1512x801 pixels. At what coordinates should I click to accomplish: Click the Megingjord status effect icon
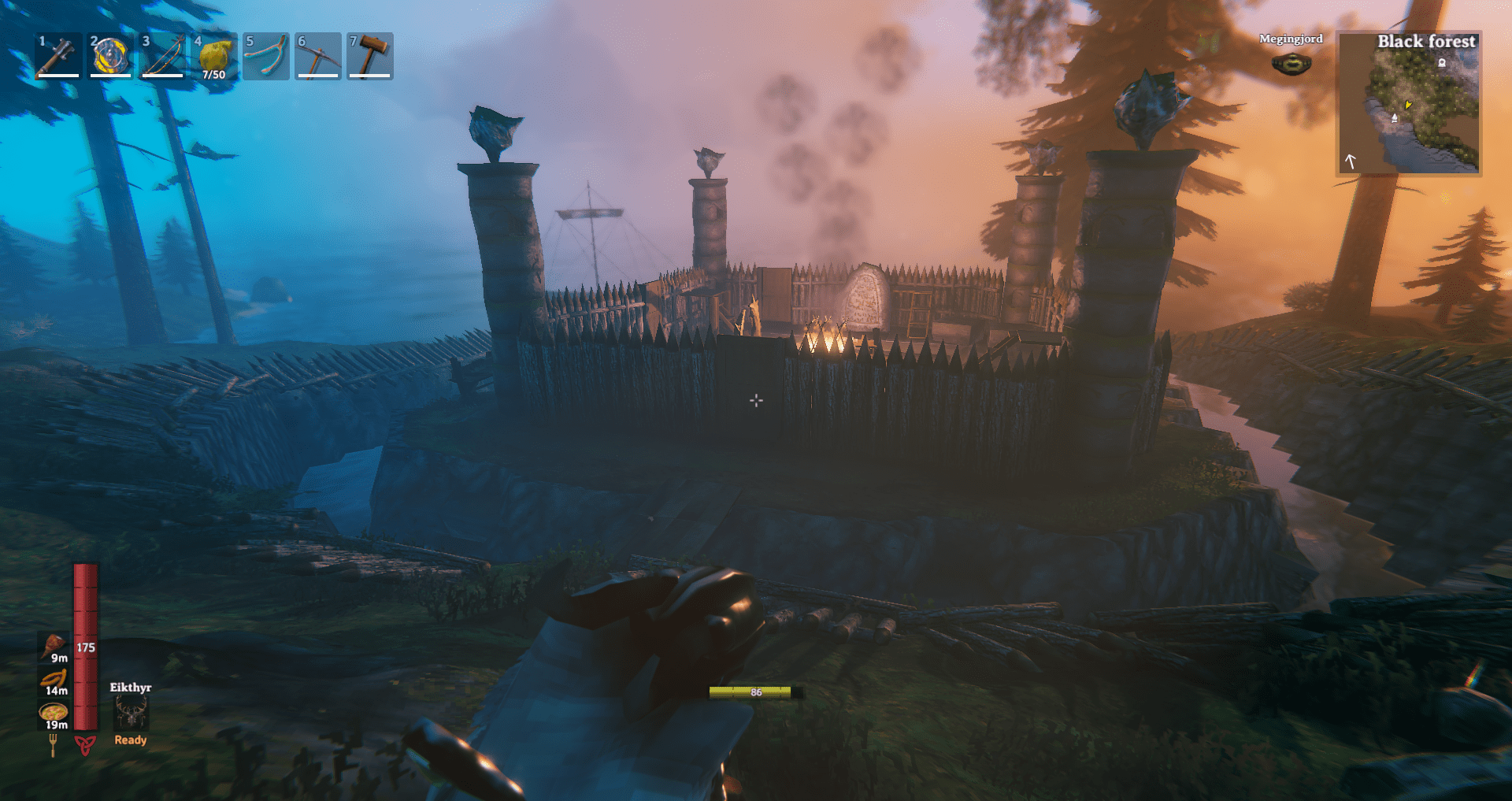tap(1291, 63)
